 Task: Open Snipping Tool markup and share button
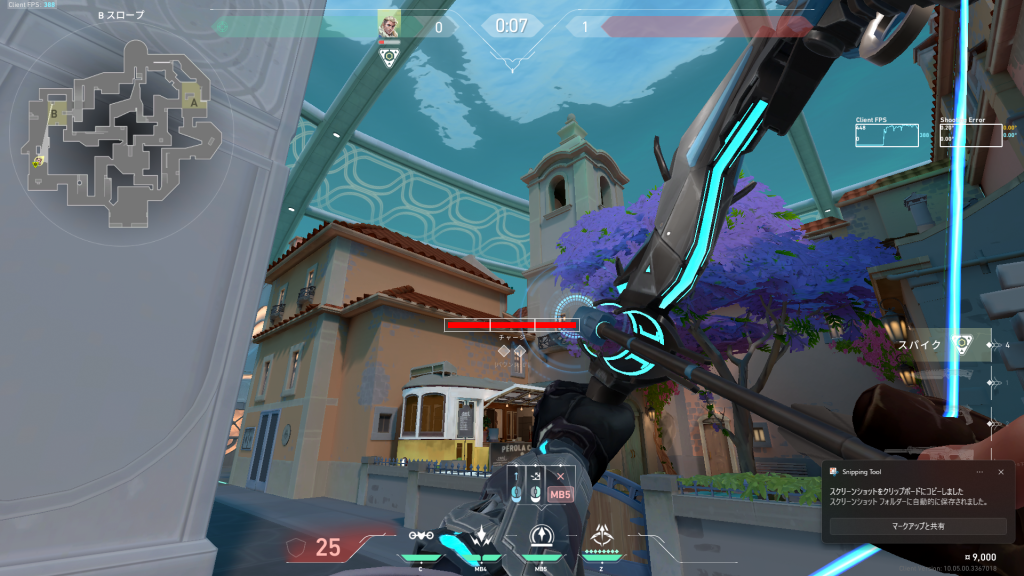point(918,525)
